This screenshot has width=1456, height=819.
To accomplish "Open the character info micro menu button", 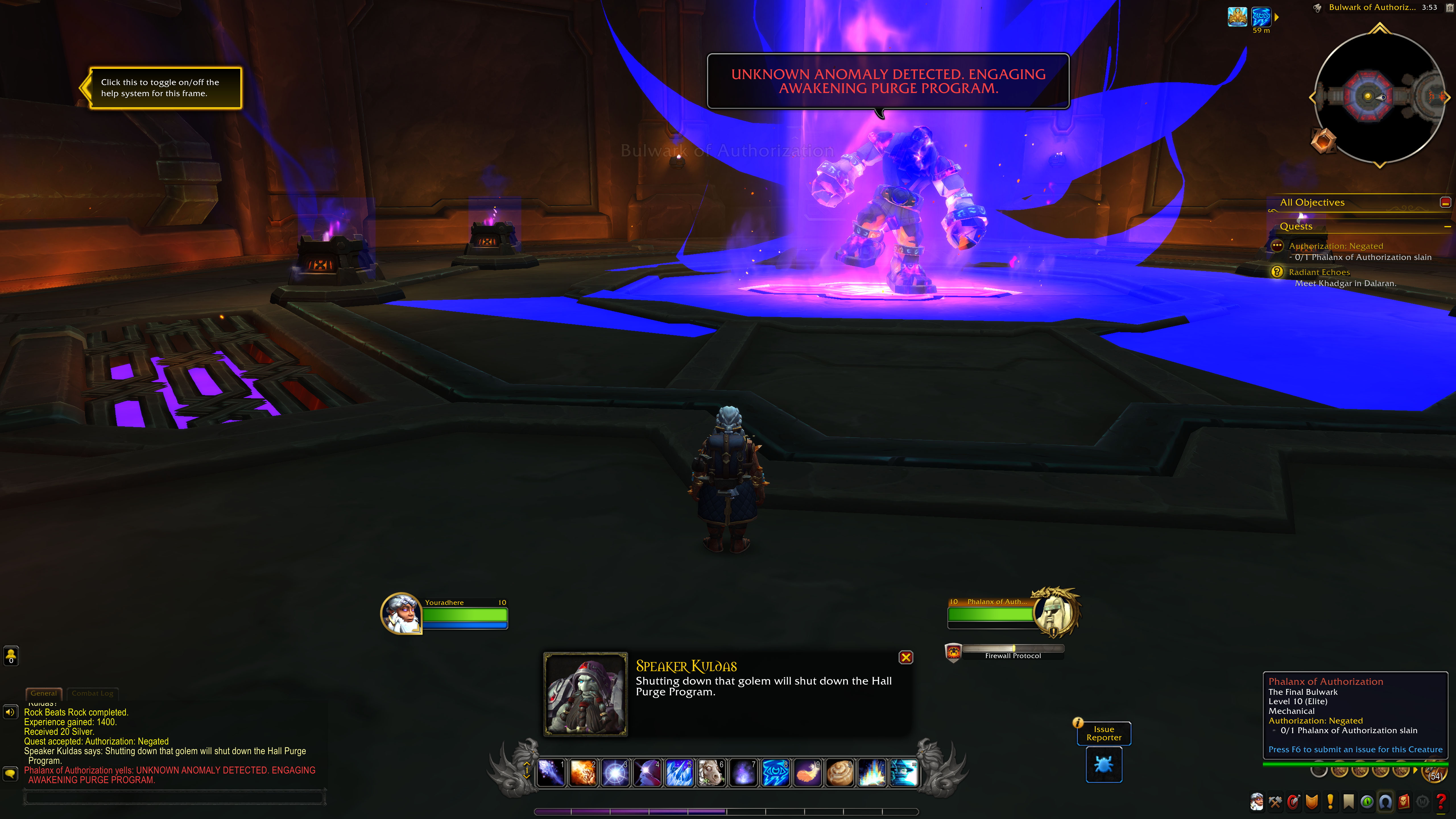I will tap(1256, 801).
